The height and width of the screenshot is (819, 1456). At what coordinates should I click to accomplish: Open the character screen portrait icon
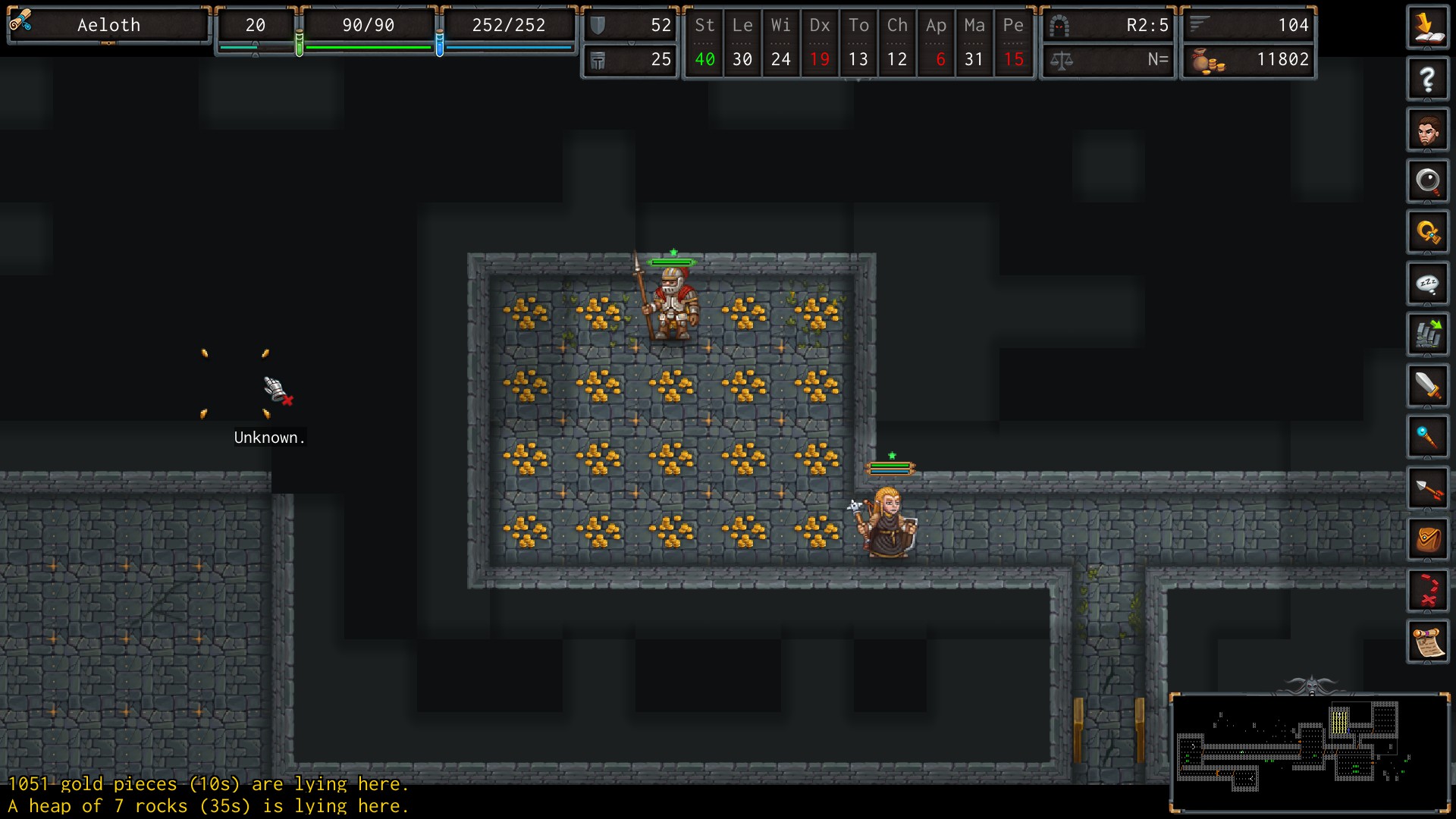(x=1427, y=129)
